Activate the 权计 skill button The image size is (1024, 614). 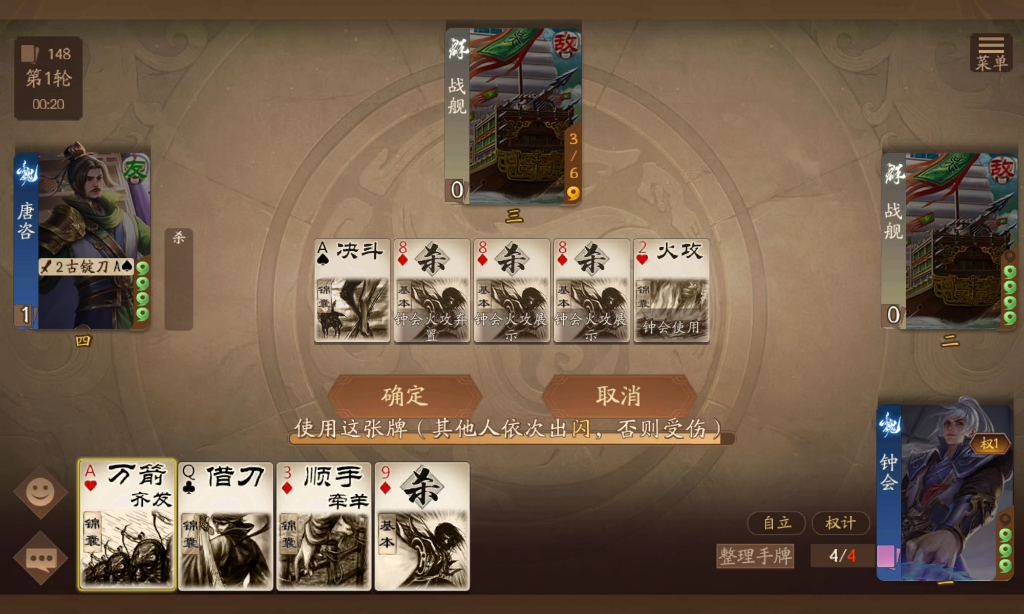tap(840, 523)
